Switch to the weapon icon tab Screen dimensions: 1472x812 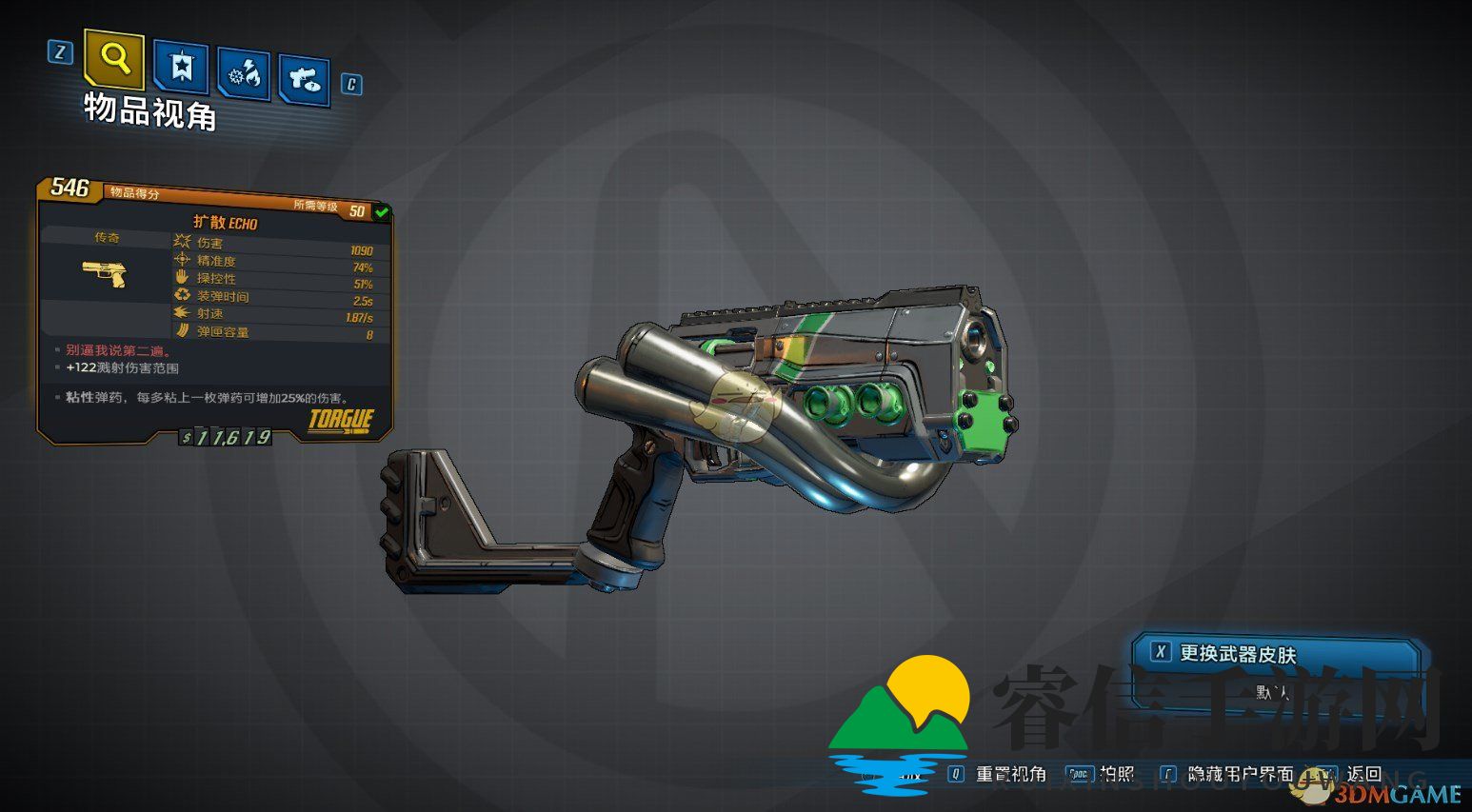point(305,80)
